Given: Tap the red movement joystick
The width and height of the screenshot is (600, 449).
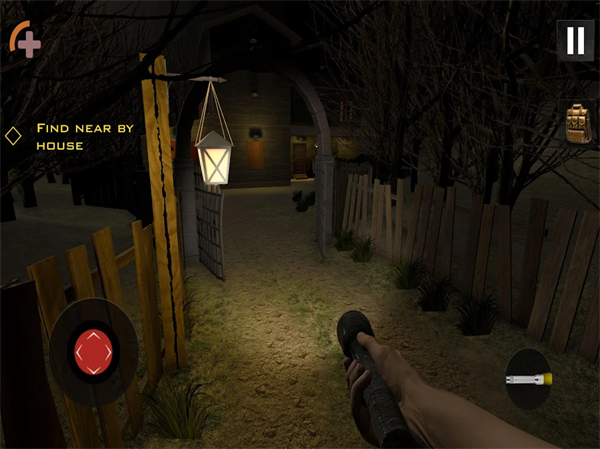Looking at the screenshot, I should (x=94, y=351).
